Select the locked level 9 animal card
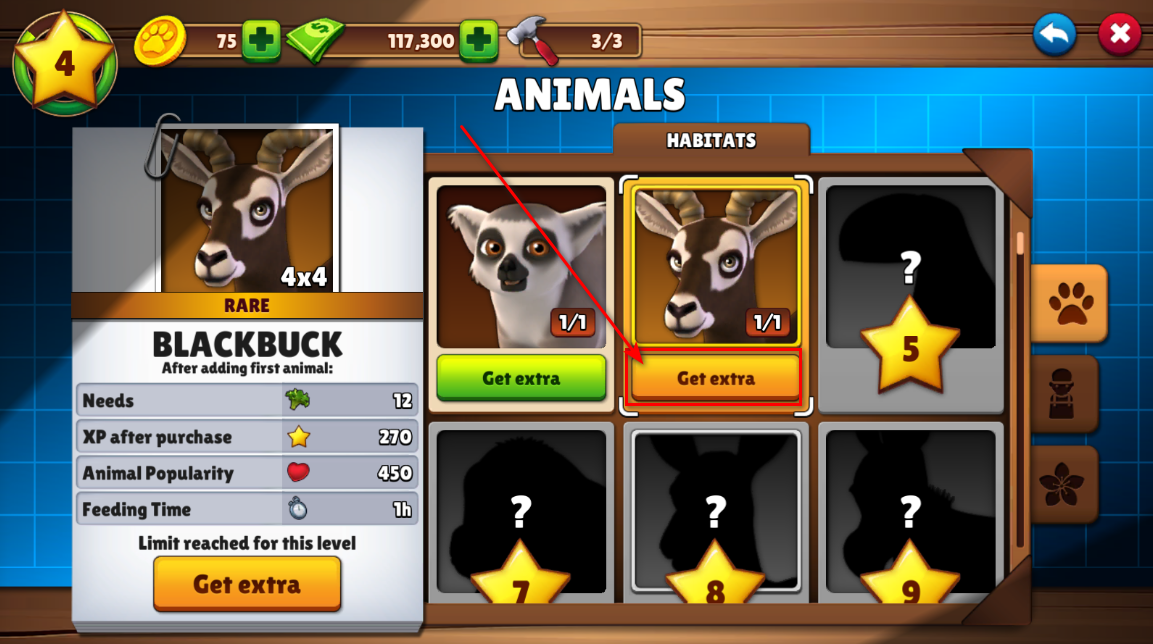Image resolution: width=1153 pixels, height=644 pixels. (x=910, y=515)
